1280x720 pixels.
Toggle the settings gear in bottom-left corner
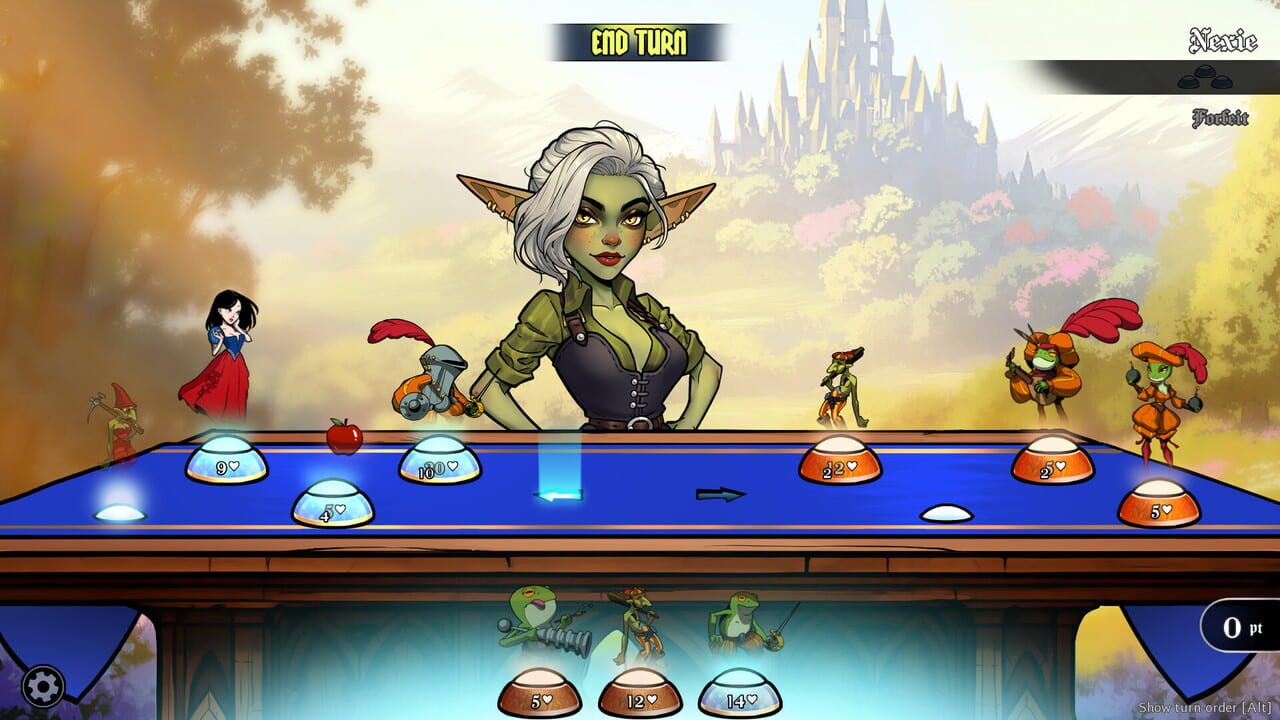point(42,685)
